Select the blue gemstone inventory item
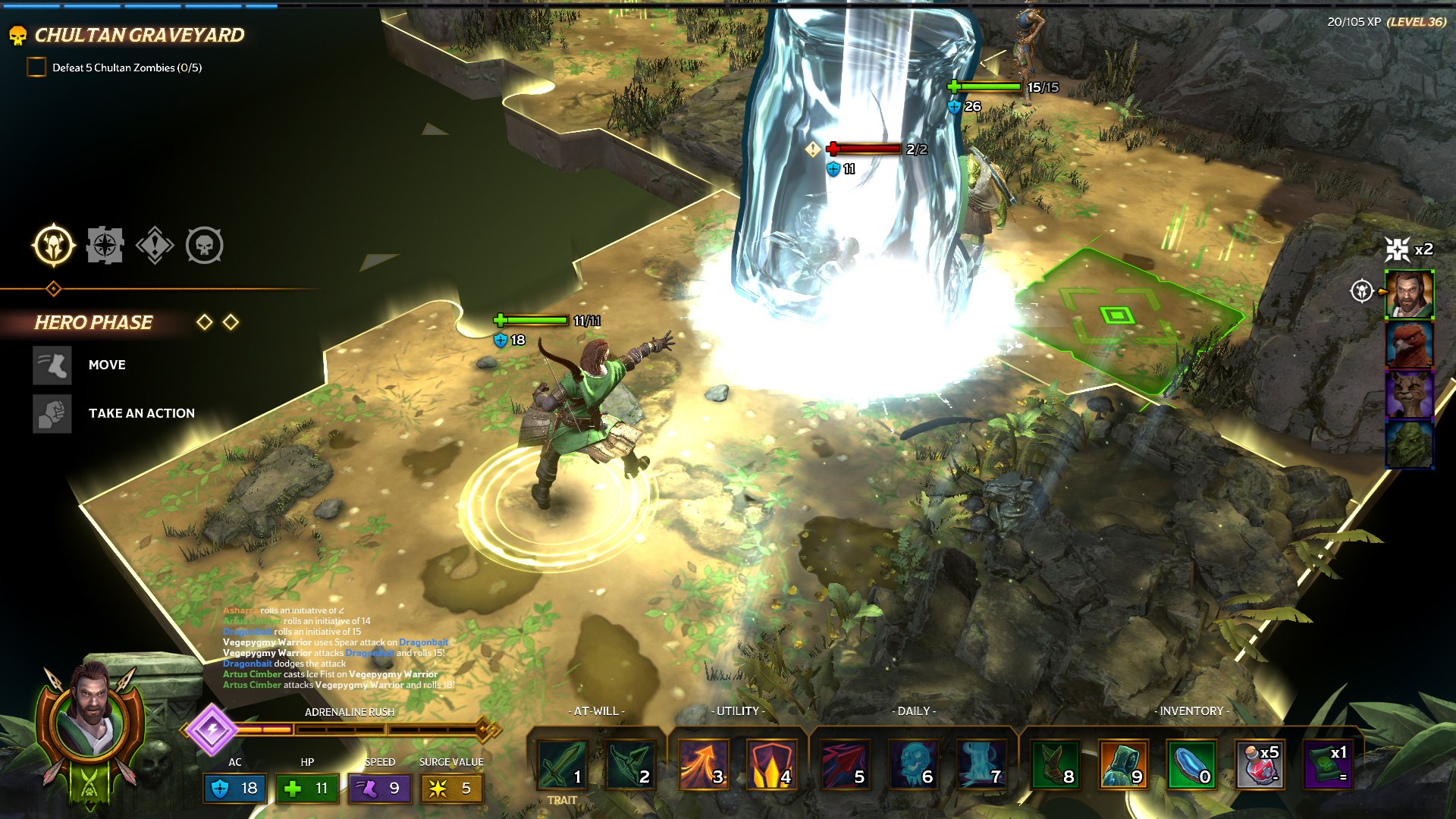 pos(1191,765)
